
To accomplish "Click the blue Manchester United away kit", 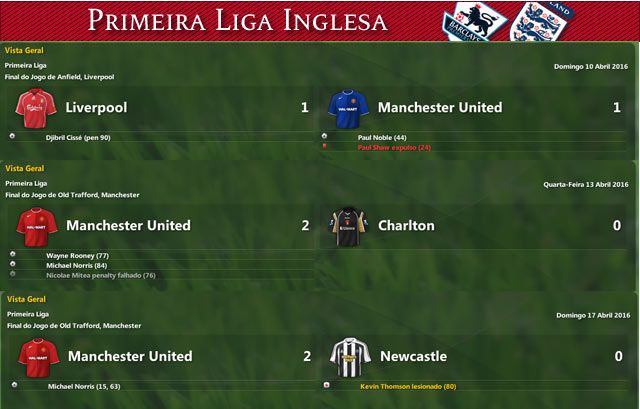I will pos(349,106).
